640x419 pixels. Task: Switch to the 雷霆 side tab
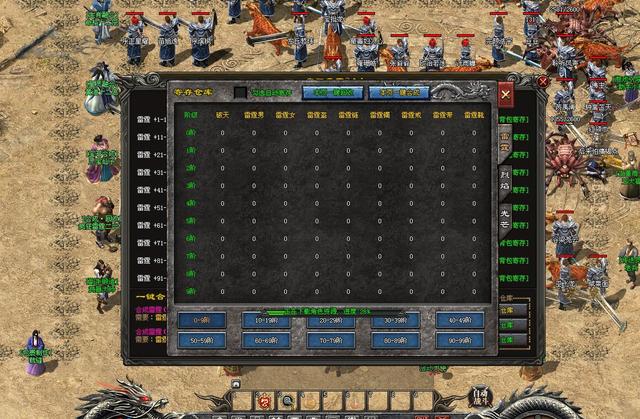coord(506,141)
